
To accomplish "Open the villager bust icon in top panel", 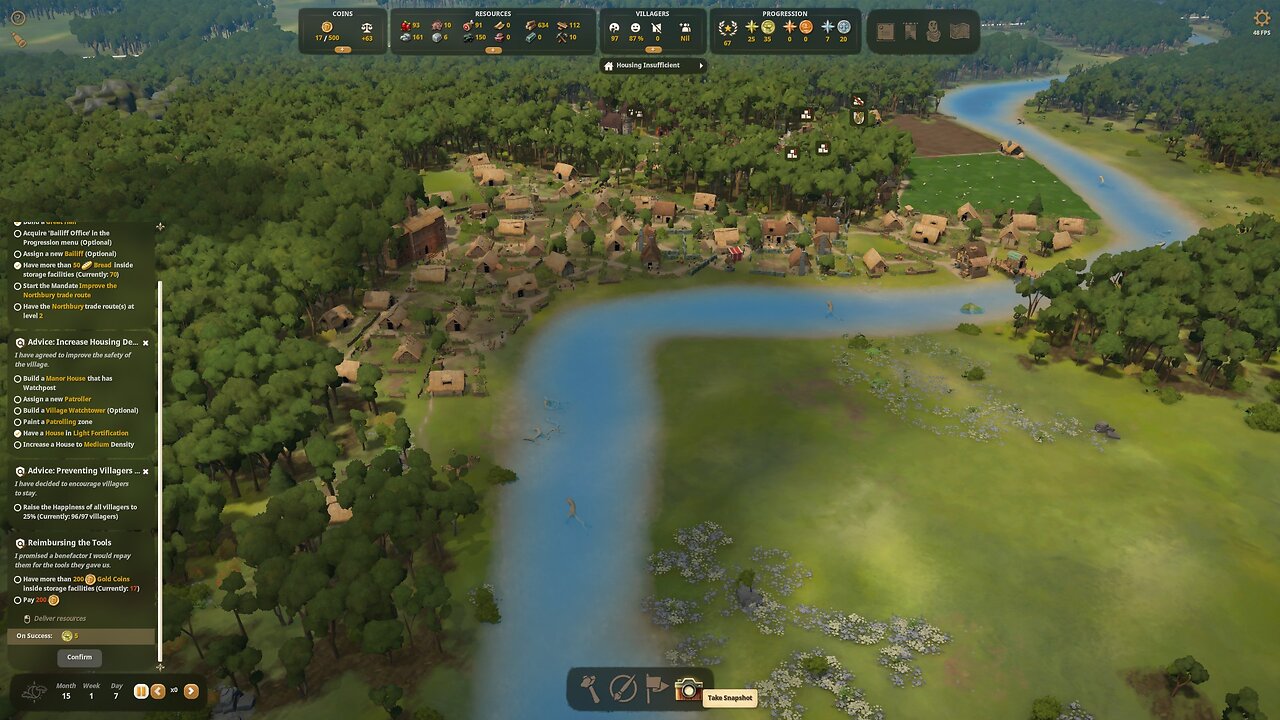I will [933, 31].
